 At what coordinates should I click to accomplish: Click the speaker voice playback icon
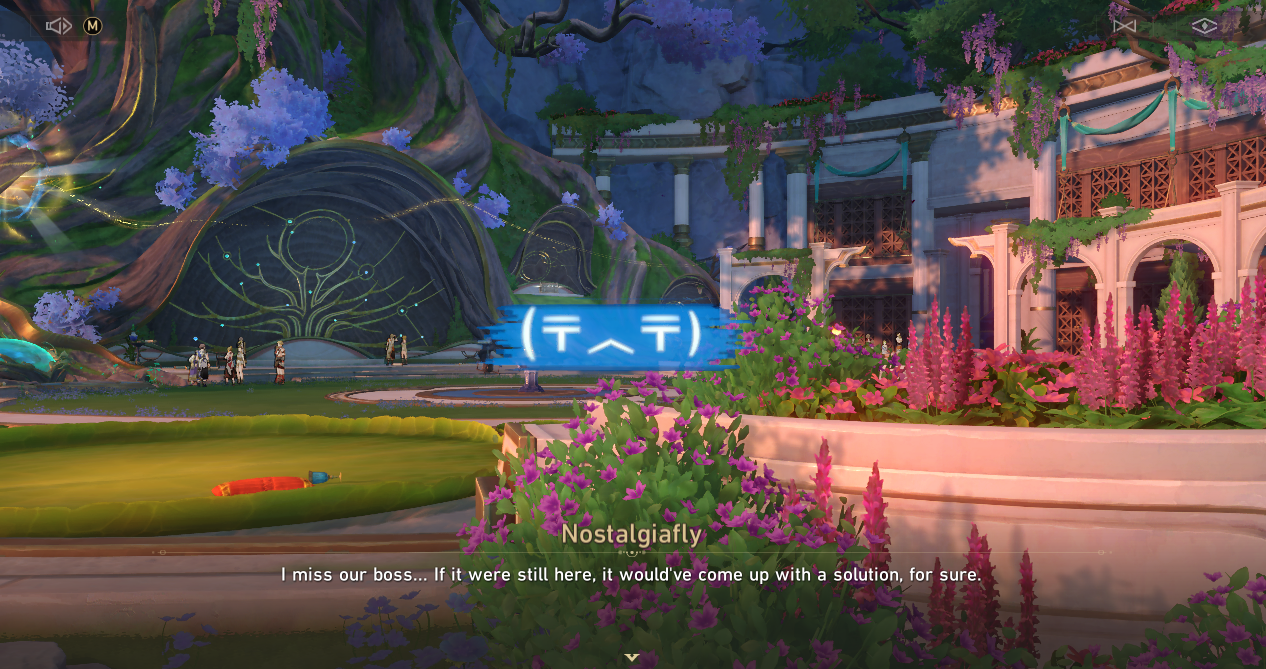(58, 26)
